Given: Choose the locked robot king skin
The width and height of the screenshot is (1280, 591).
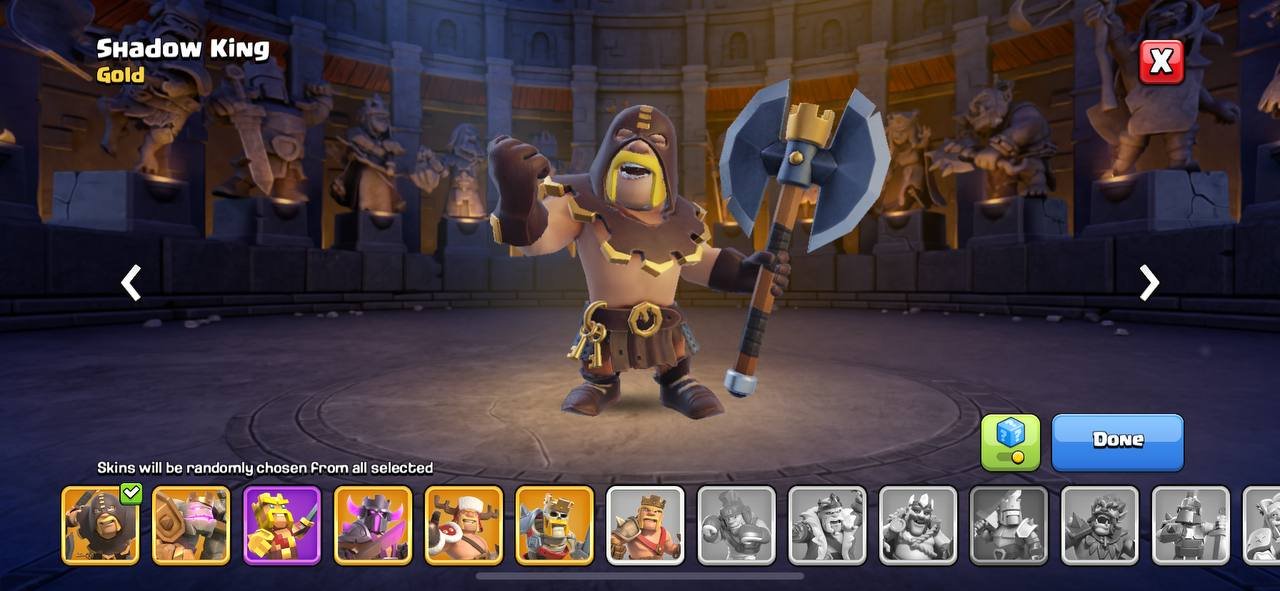Looking at the screenshot, I should 1191,525.
